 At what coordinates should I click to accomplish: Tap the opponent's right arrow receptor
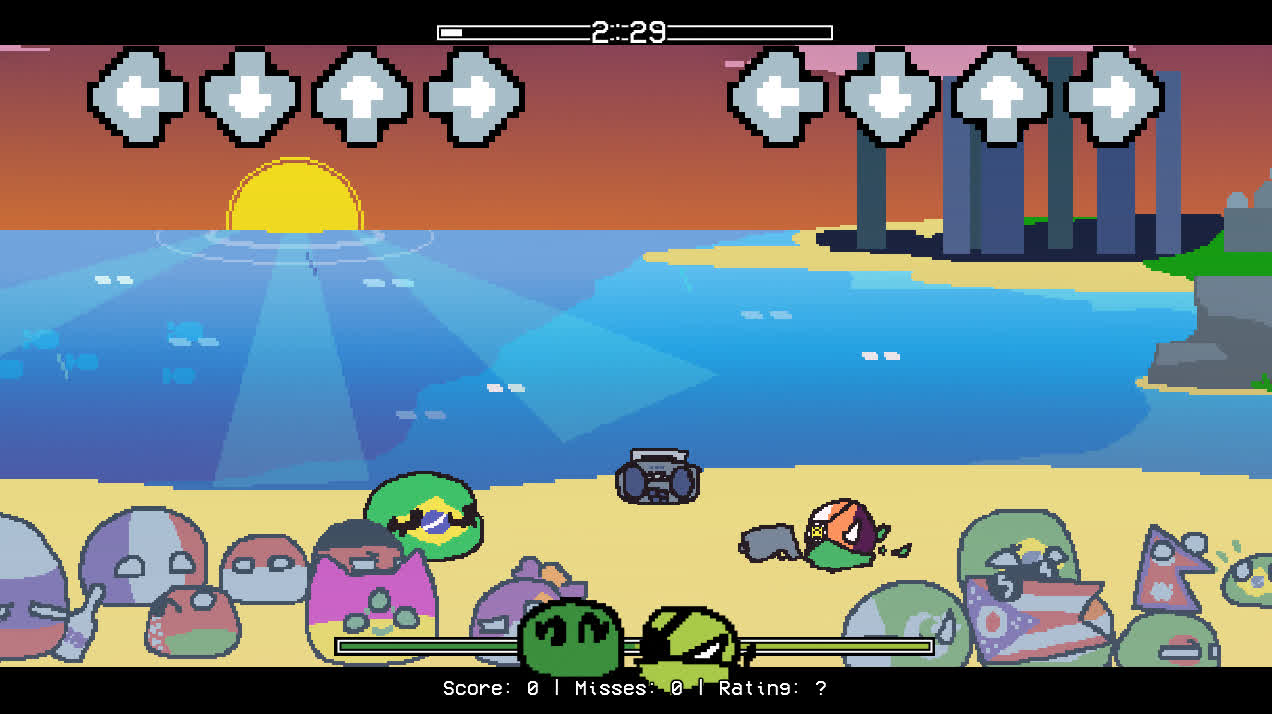474,97
